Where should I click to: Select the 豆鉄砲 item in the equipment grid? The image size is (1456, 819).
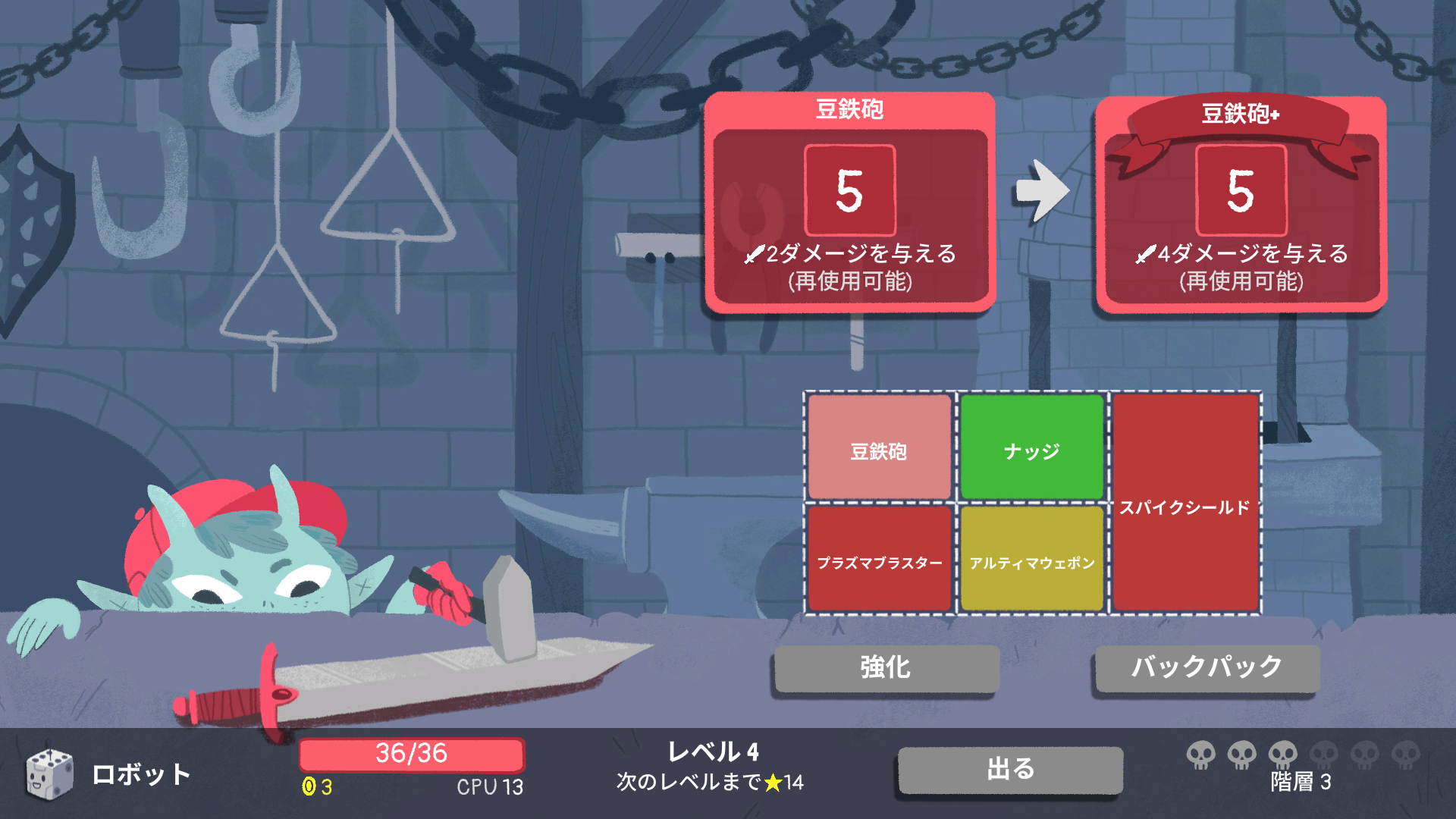878,447
